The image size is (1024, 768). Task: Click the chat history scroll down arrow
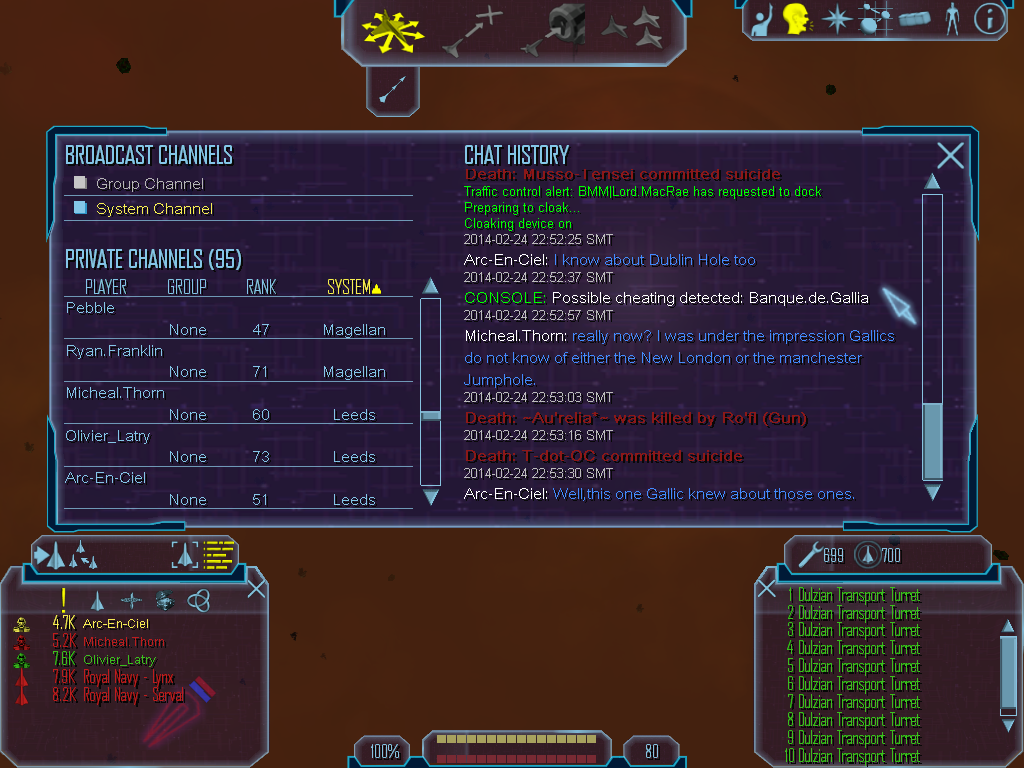(932, 492)
